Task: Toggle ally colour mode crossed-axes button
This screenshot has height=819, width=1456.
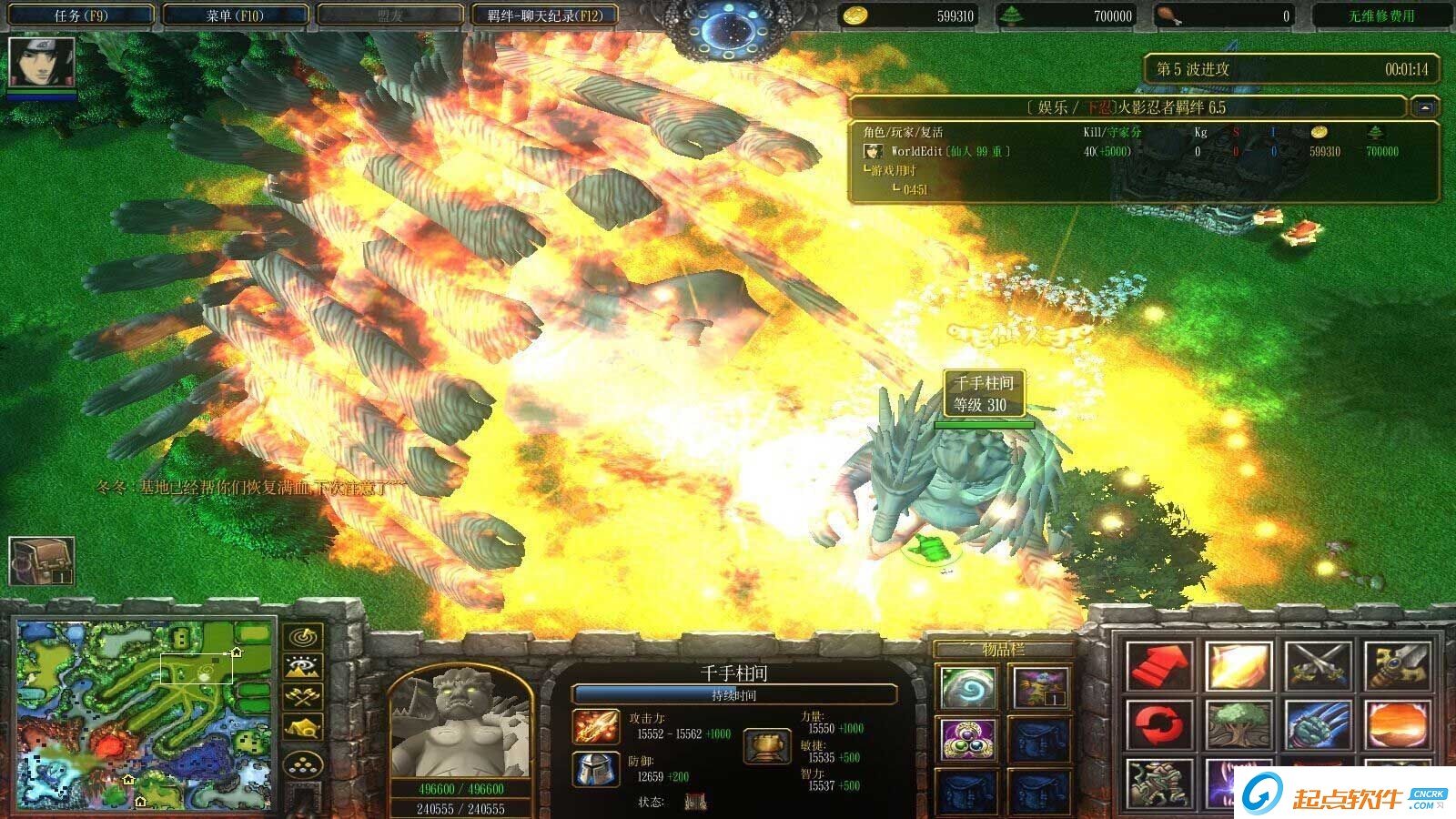Action: pos(303,697)
